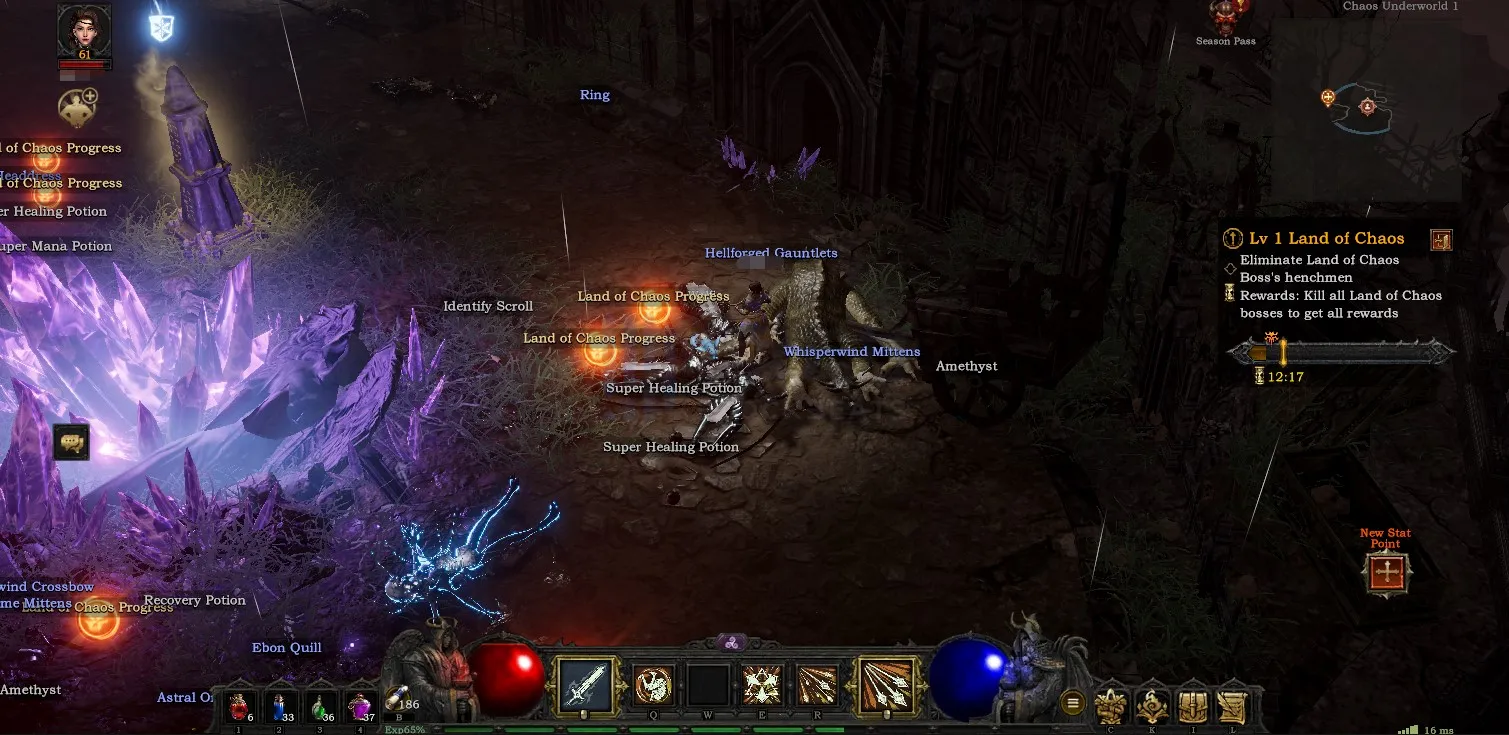Open the Season Pass
This screenshot has height=735, width=1509.
[x=1225, y=20]
